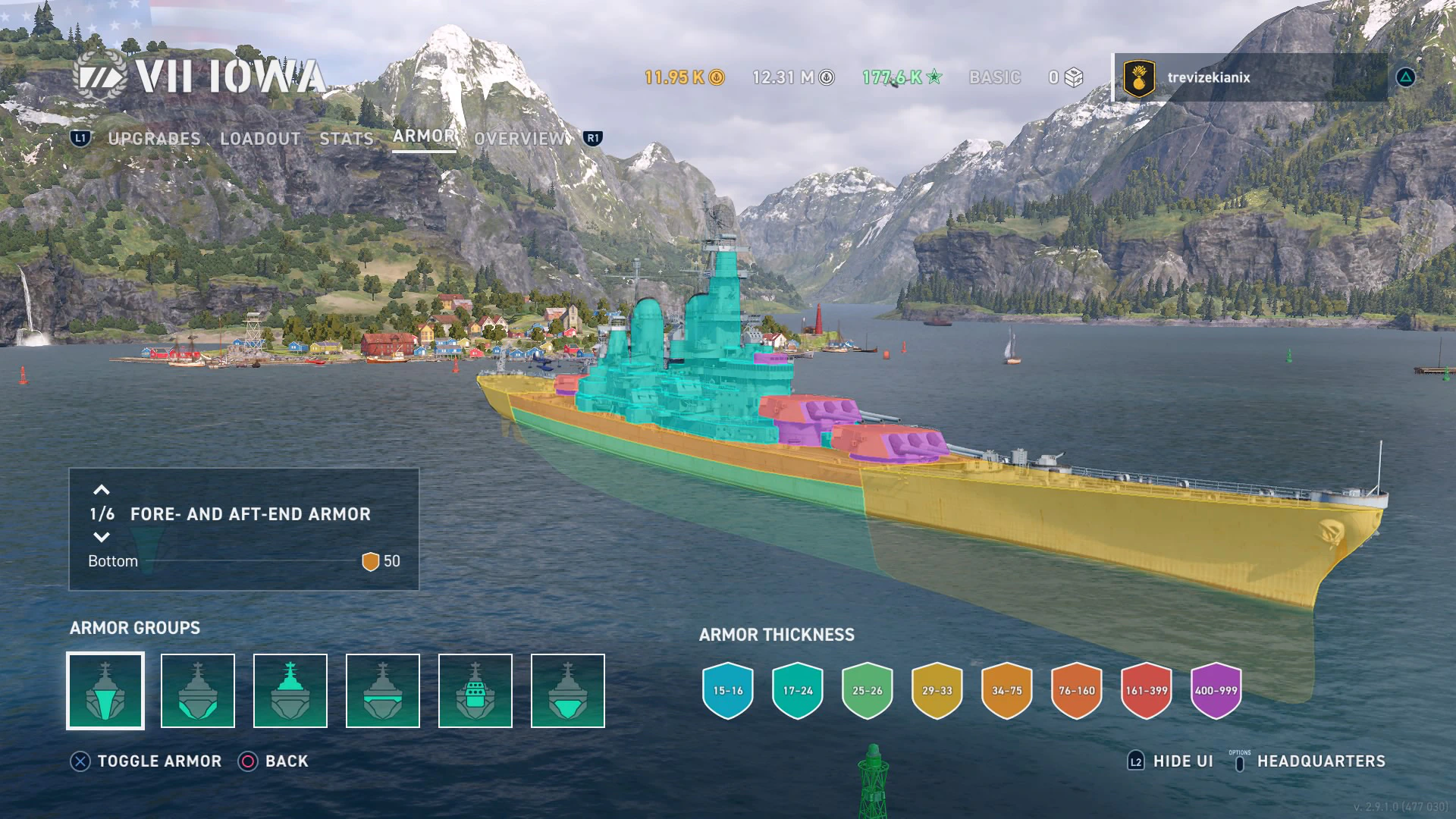The height and width of the screenshot is (819, 1456).
Task: Choose the armor group with highlighted lower hull sides
Action: tap(198, 691)
